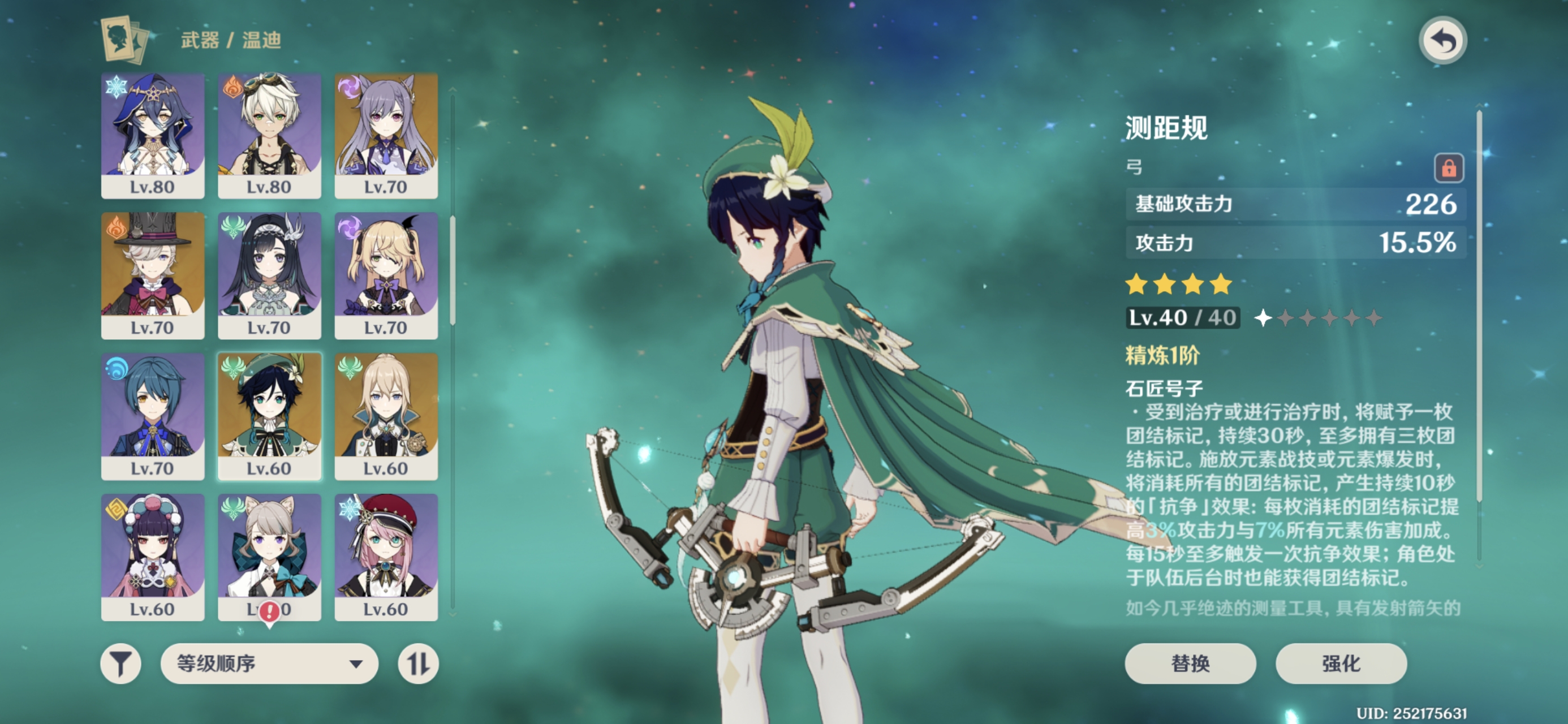Choose Jean's Lv.60 anemo portrait
The image size is (1568, 724).
coord(386,416)
